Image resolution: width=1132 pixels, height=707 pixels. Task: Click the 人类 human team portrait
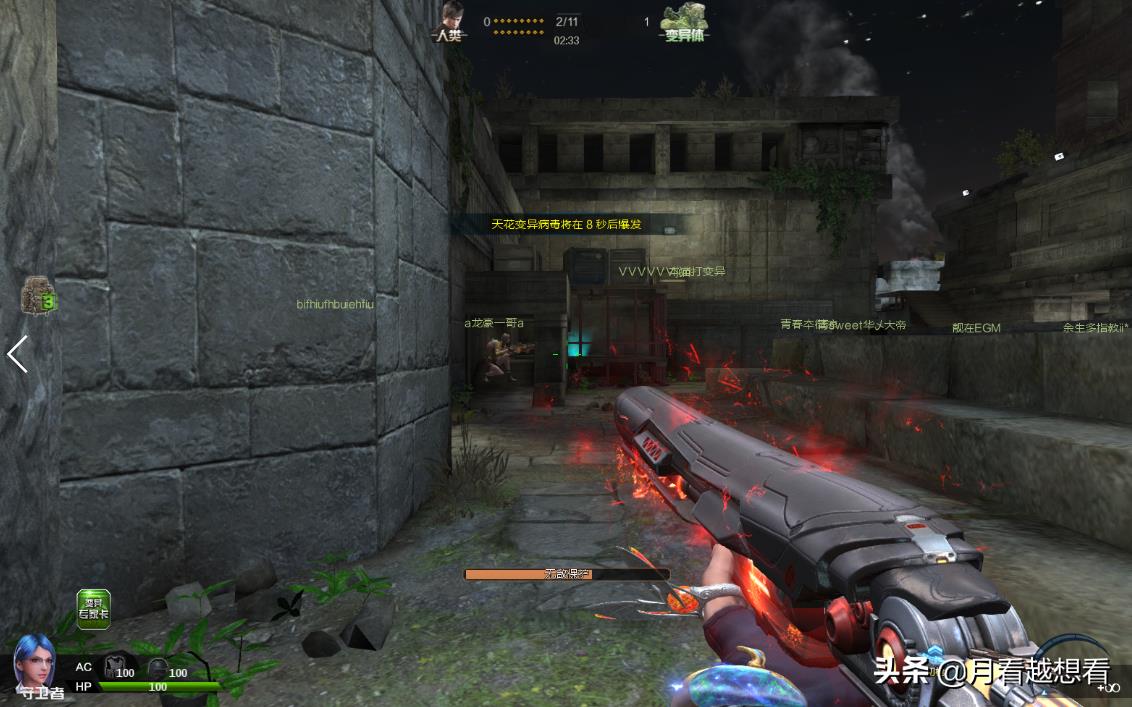point(454,19)
